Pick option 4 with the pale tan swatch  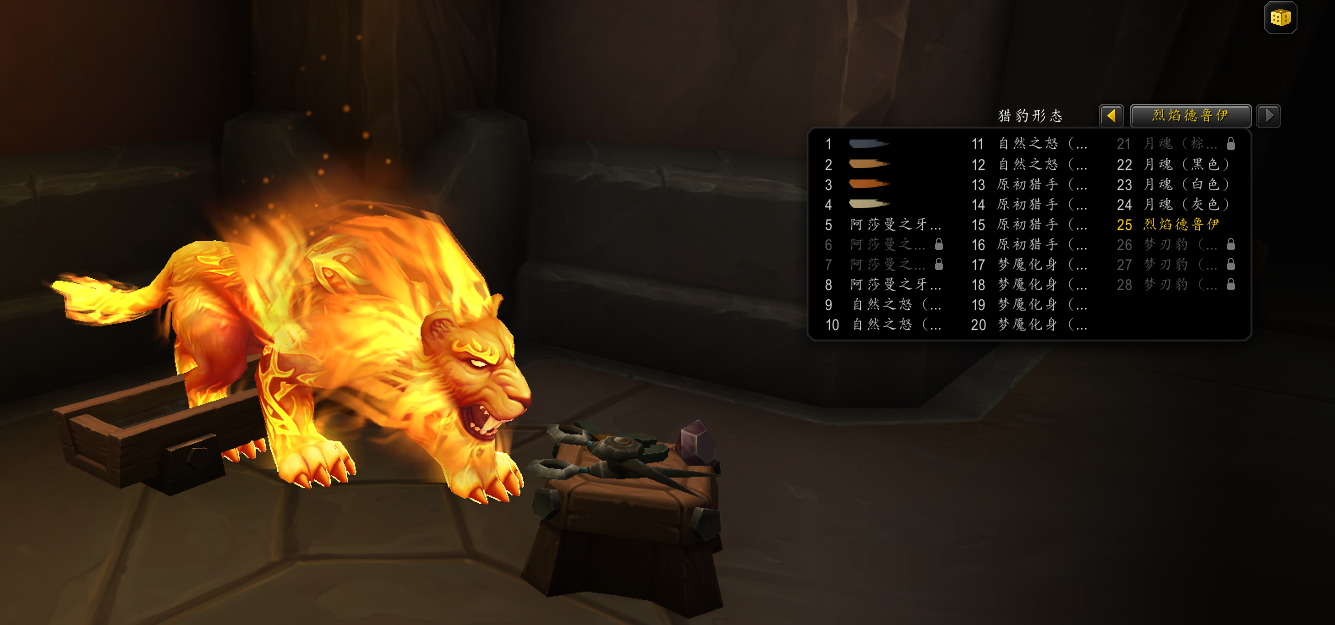tap(868, 204)
